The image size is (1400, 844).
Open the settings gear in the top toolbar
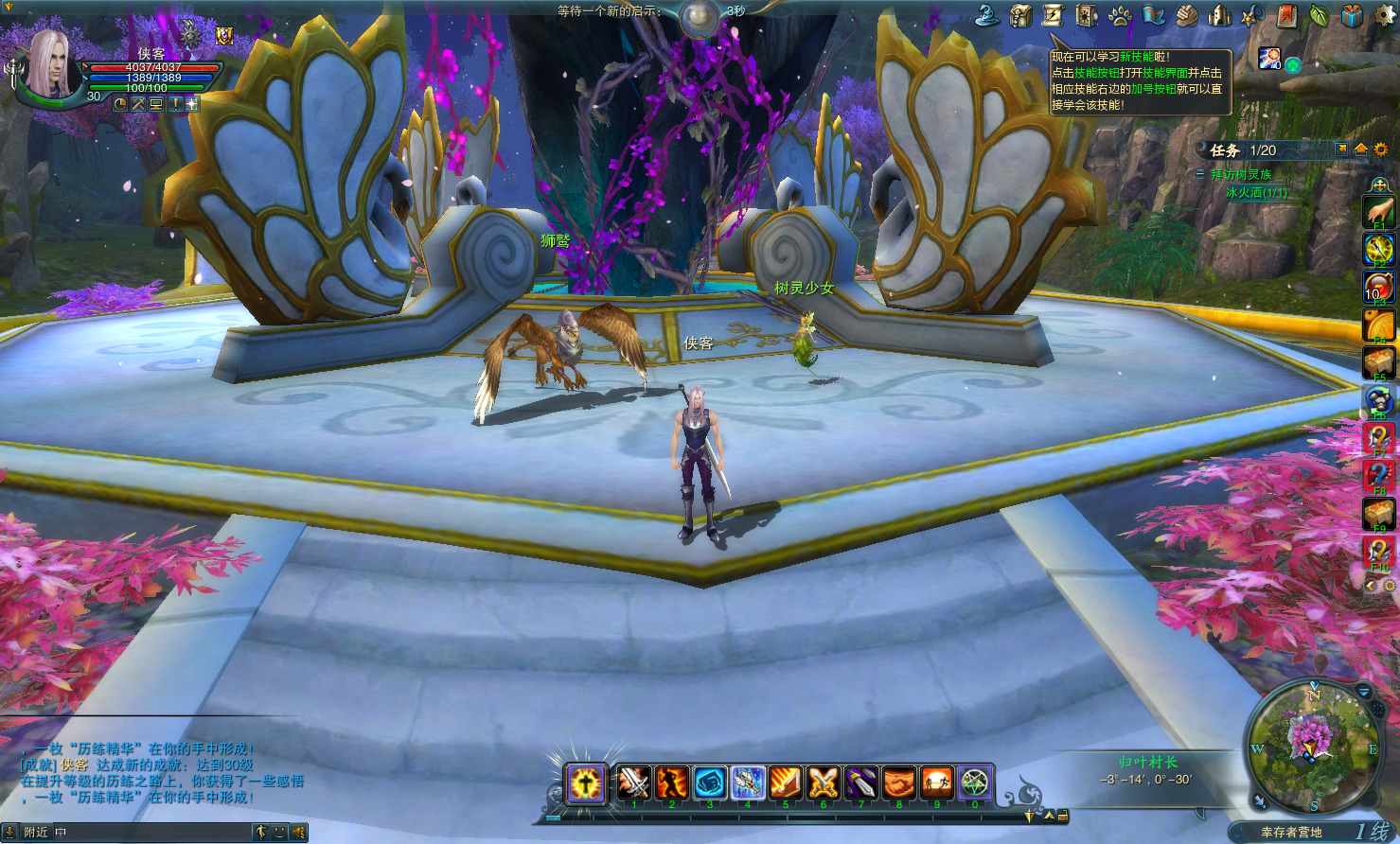click(1385, 15)
